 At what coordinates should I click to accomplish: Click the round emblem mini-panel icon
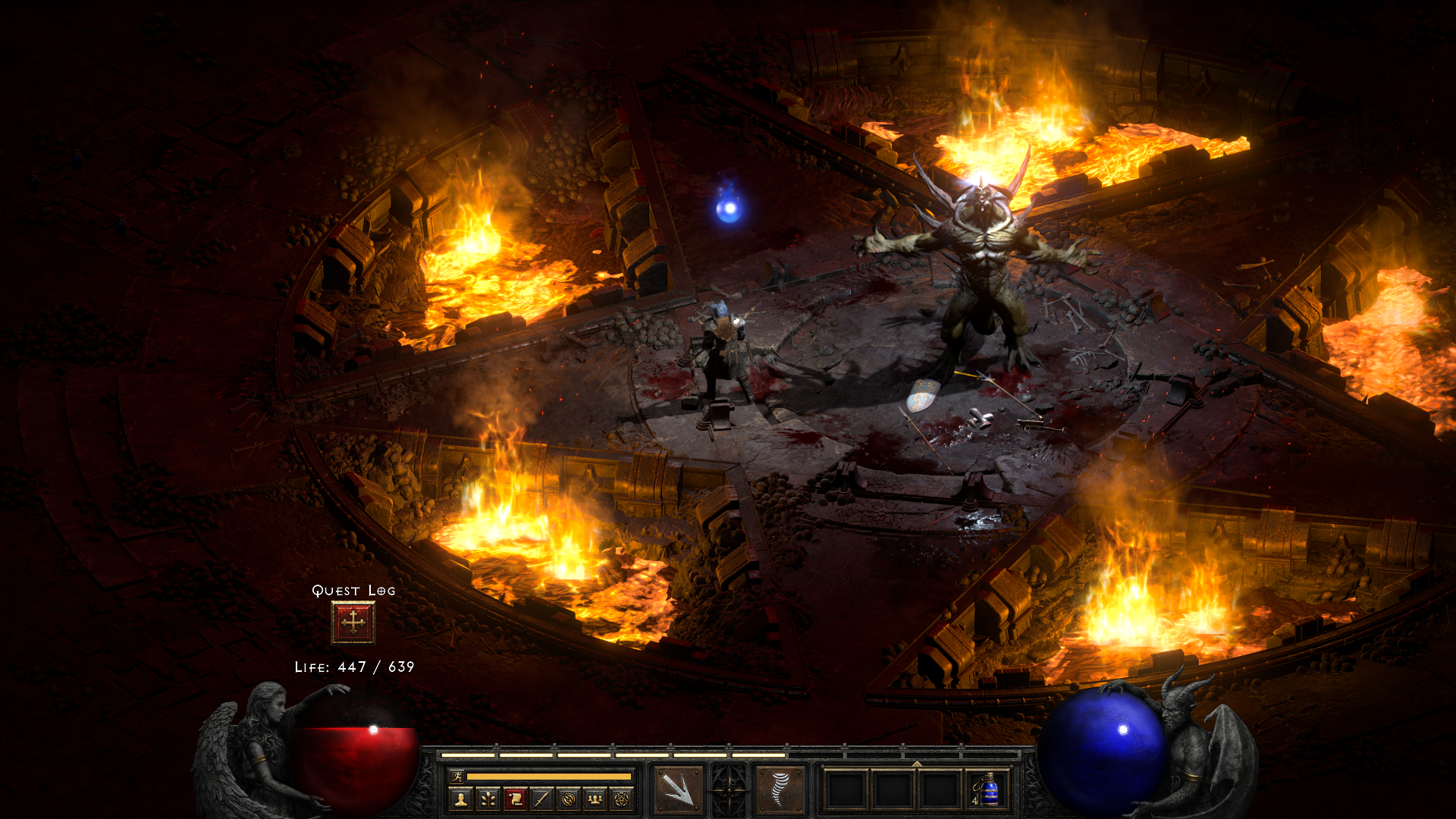(x=569, y=799)
